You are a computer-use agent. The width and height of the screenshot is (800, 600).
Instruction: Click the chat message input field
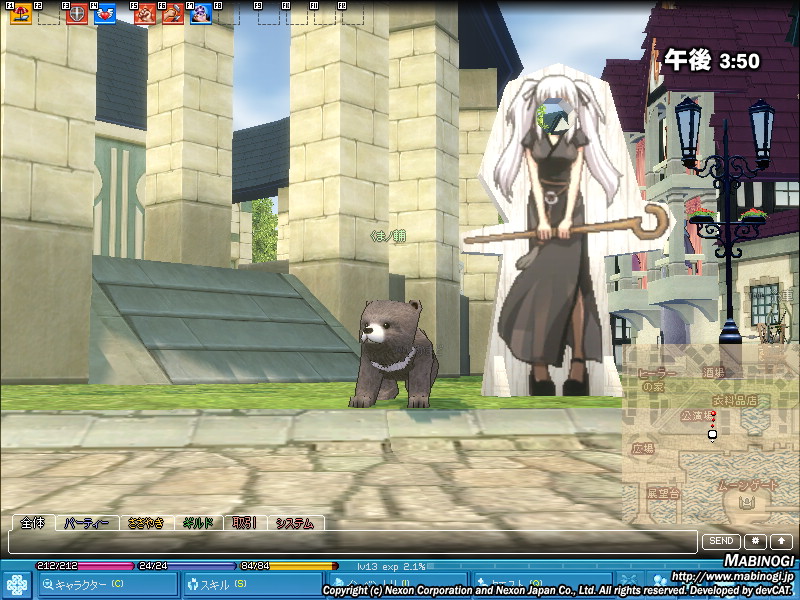point(350,542)
